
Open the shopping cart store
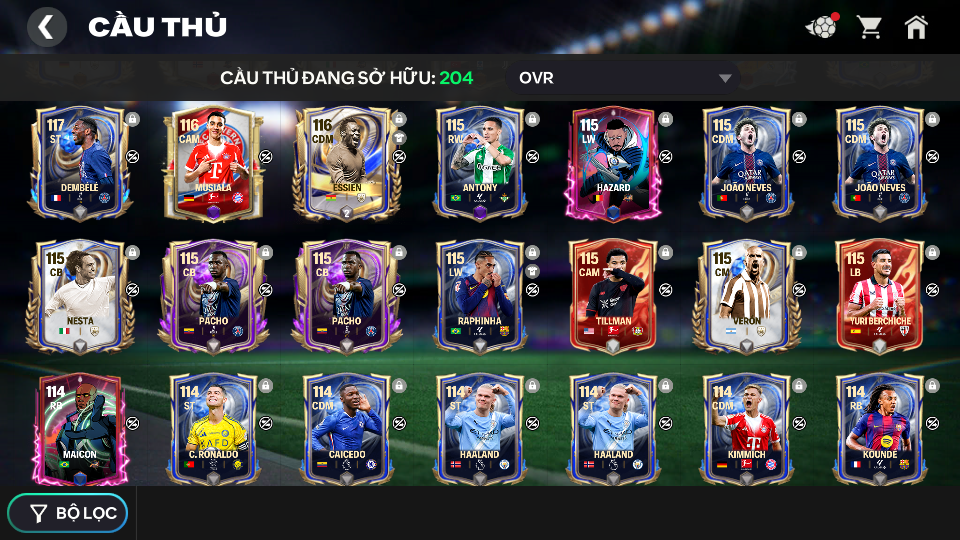coord(869,27)
